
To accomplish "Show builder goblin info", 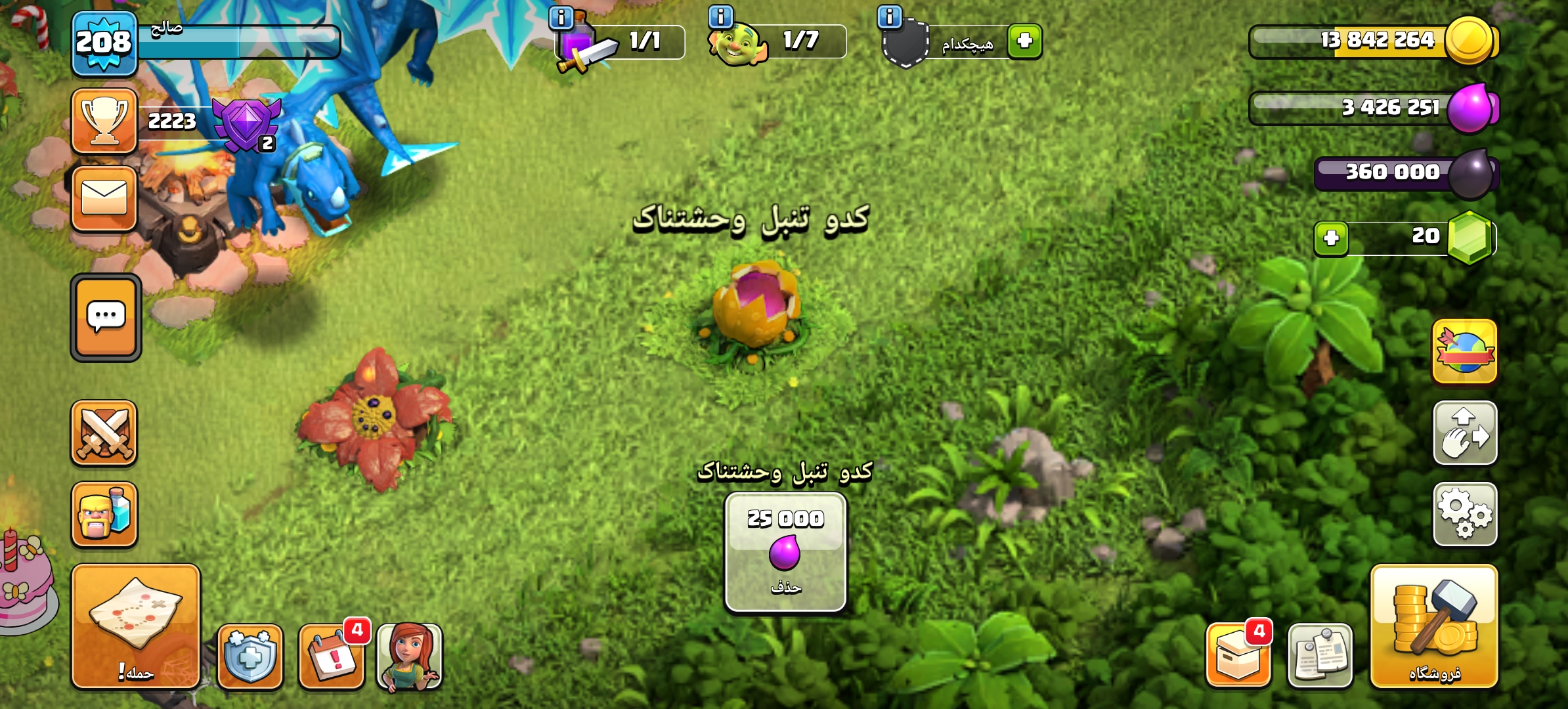I will pyautogui.click(x=721, y=16).
